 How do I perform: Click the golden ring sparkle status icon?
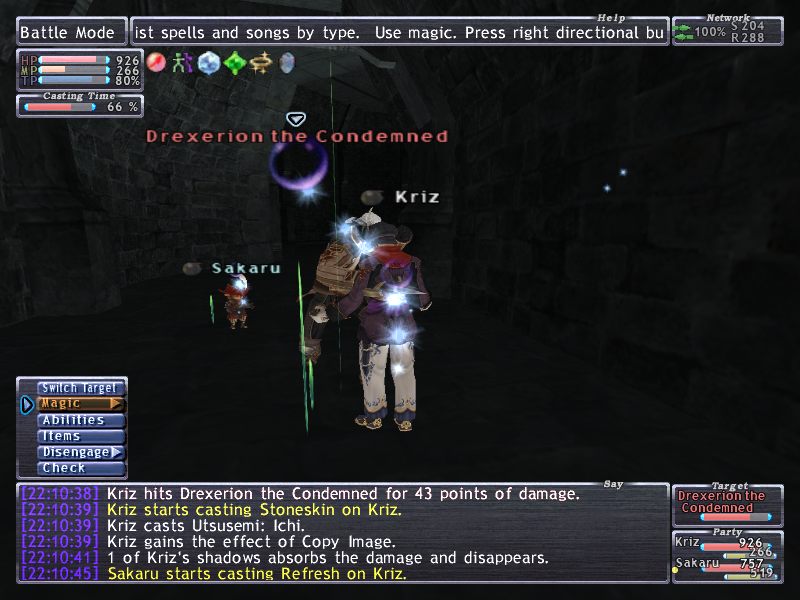click(261, 63)
